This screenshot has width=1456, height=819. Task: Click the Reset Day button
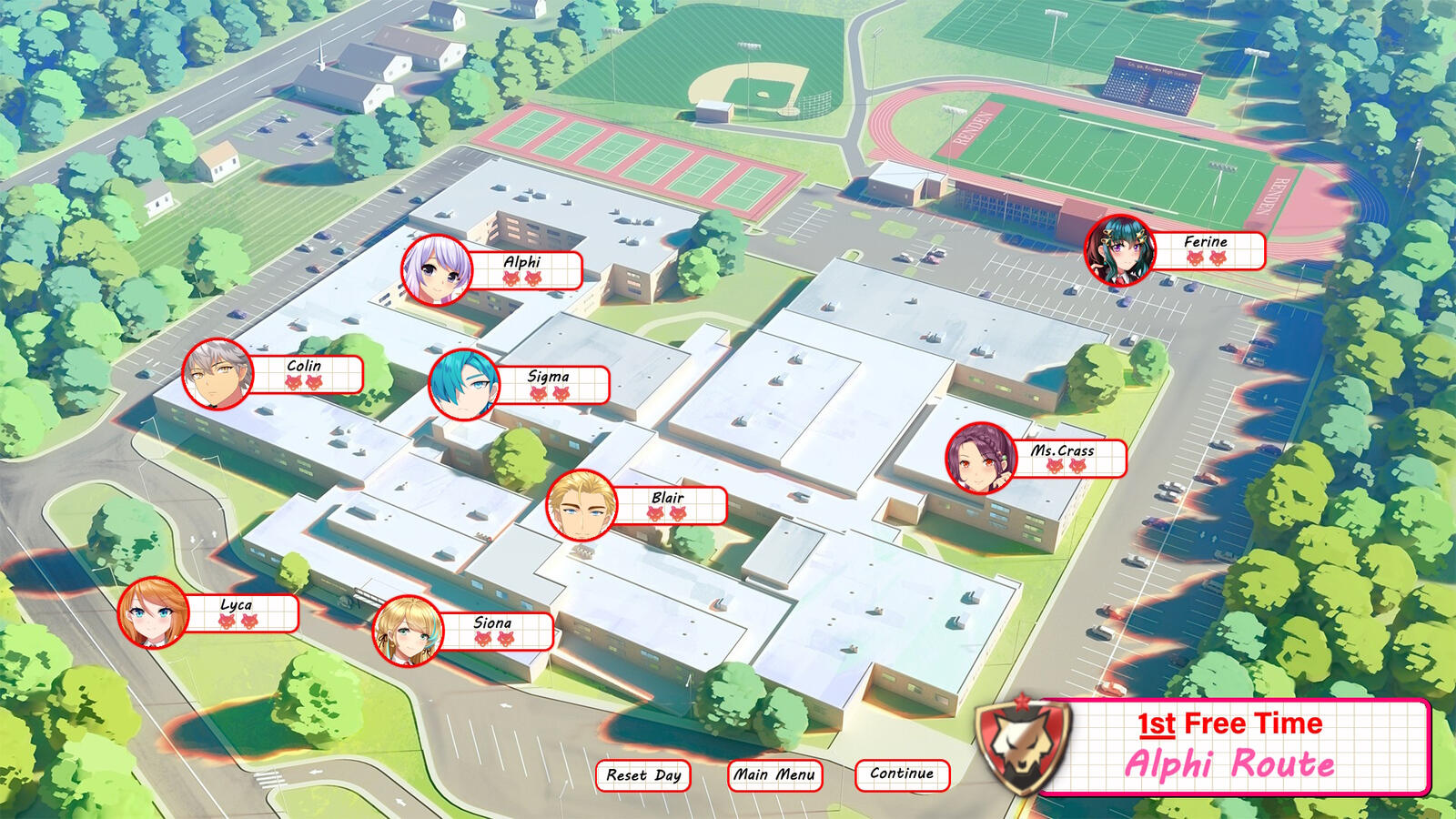(x=643, y=775)
